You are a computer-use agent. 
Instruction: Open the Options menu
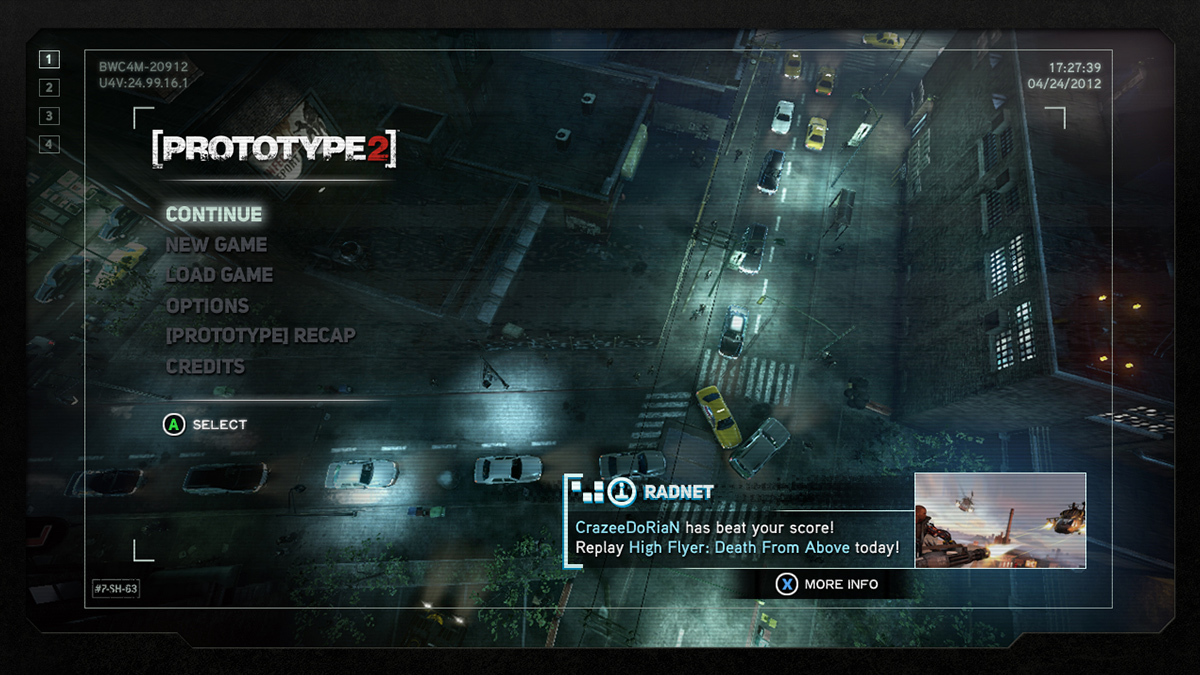pyautogui.click(x=207, y=306)
